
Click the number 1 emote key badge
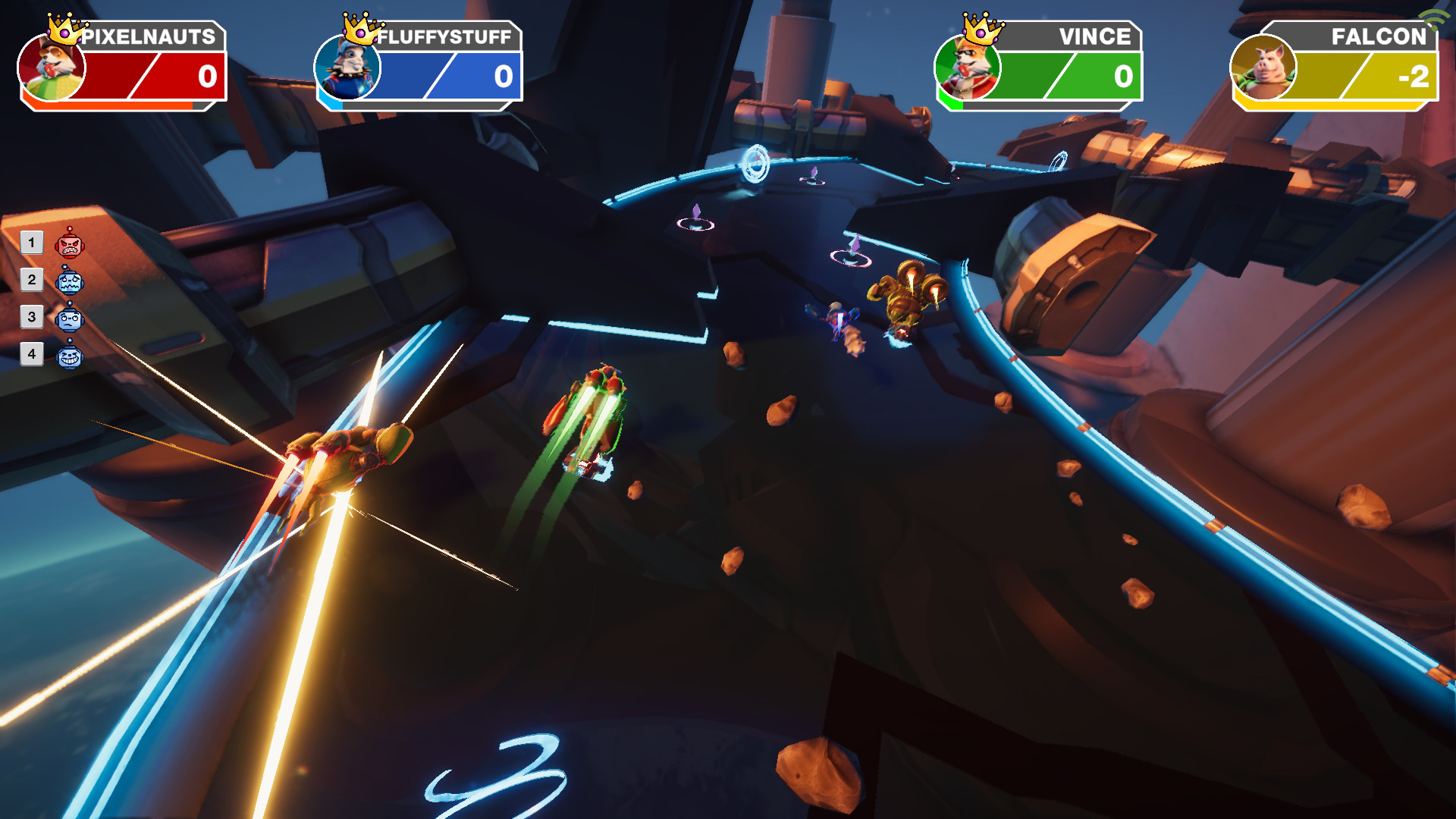32,243
